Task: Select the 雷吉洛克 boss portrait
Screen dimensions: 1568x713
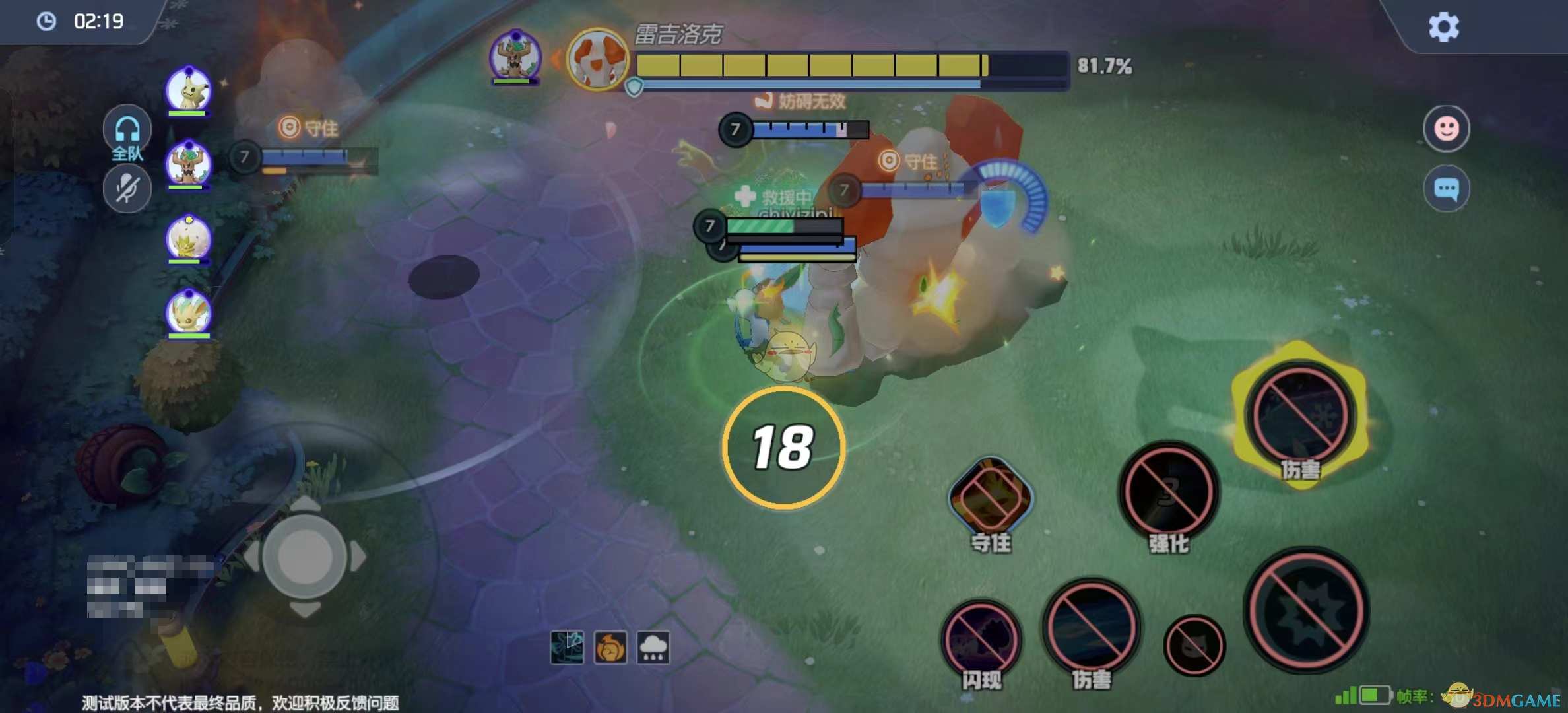Action: (597, 61)
